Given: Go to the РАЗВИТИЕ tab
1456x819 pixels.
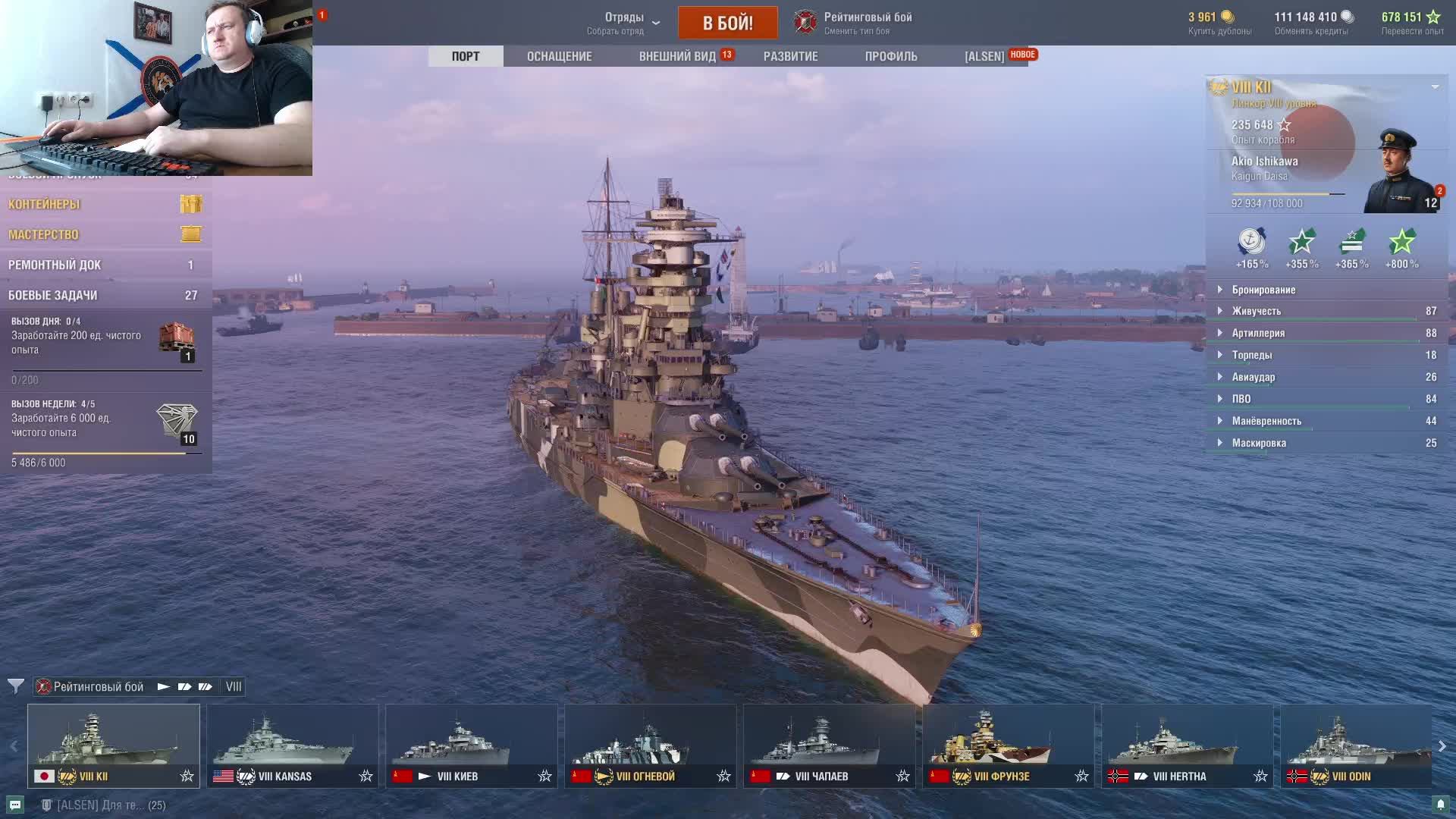Looking at the screenshot, I should pyautogui.click(x=790, y=56).
